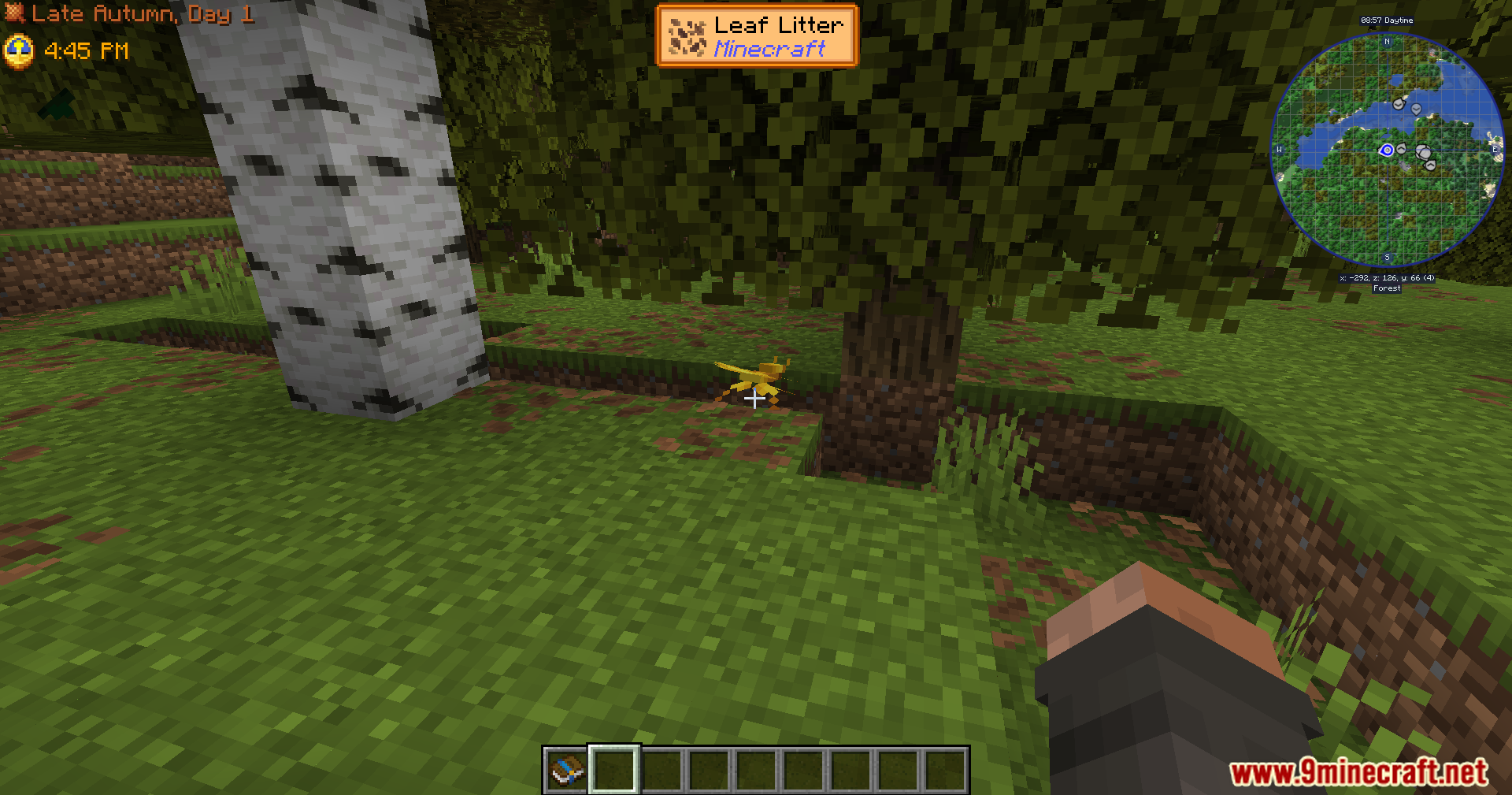The height and width of the screenshot is (795, 1512).
Task: Click the coordinates readout under the minimap
Action: [1387, 278]
